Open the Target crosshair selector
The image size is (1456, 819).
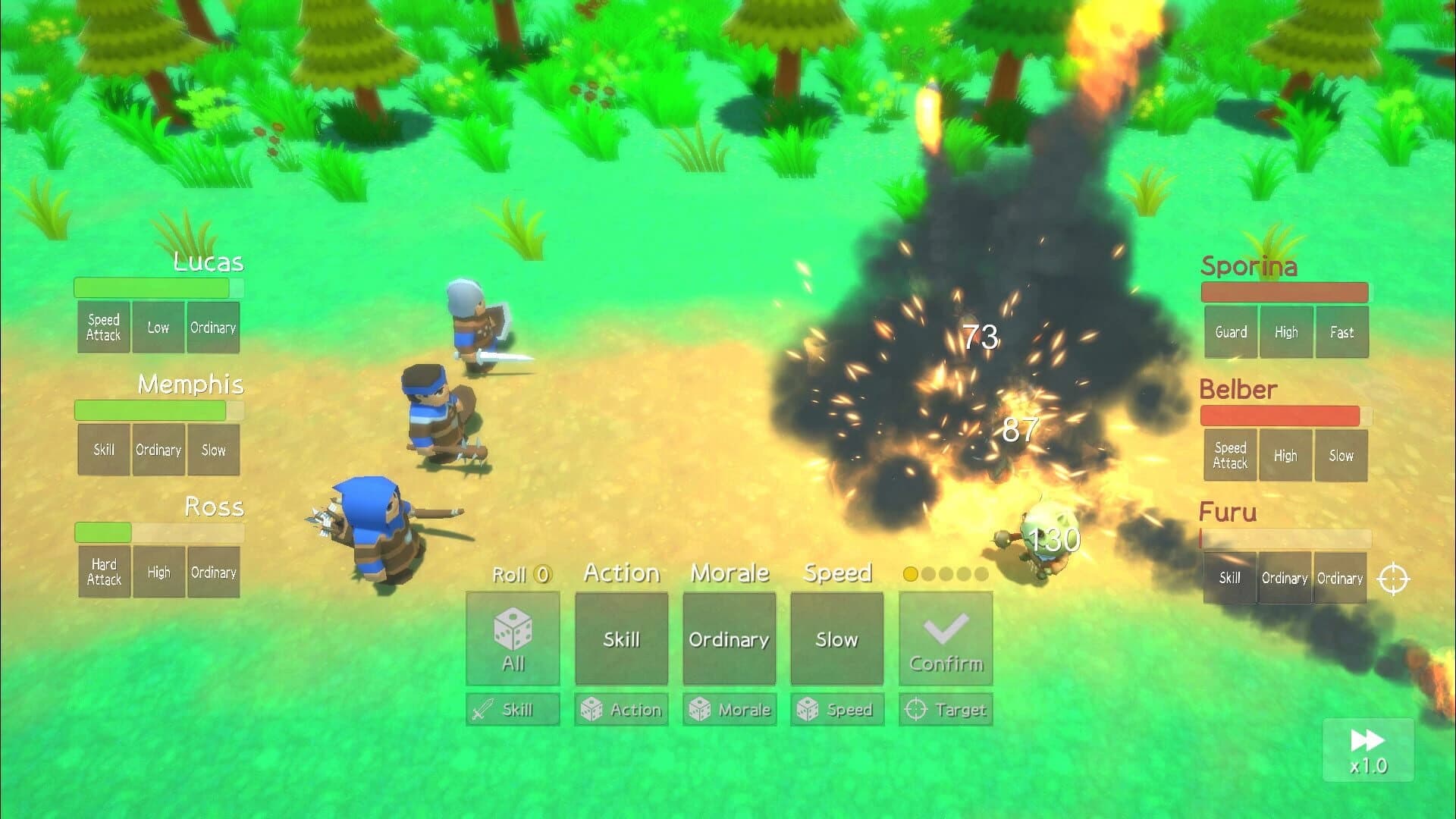pyautogui.click(x=945, y=709)
